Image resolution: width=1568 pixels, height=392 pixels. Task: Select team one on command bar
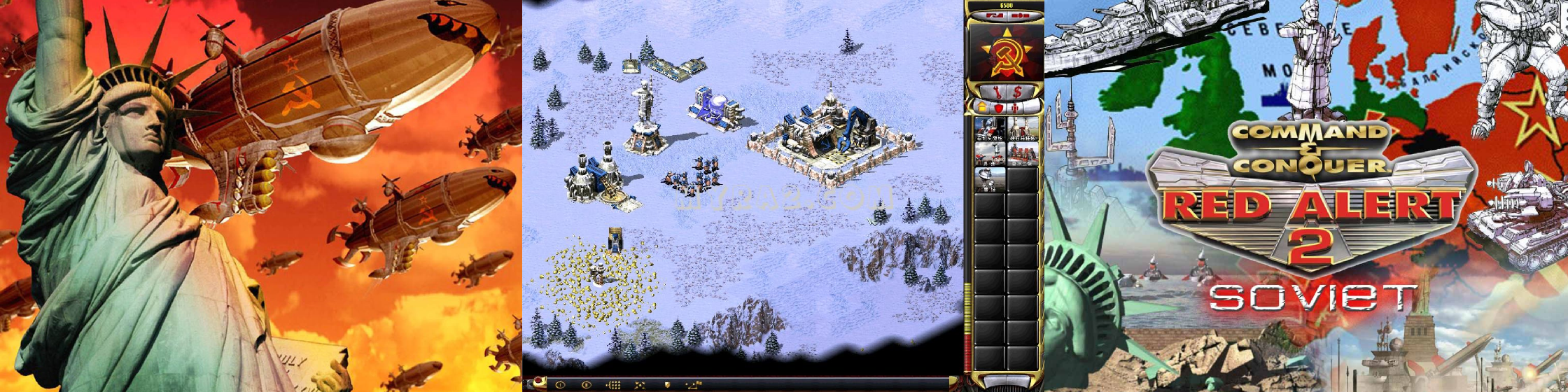560,384
